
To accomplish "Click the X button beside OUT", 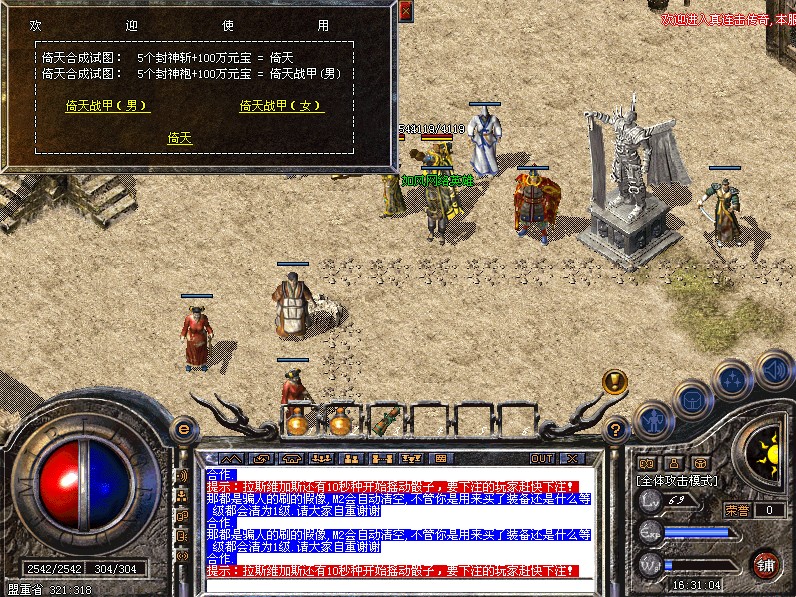I will (x=571, y=458).
